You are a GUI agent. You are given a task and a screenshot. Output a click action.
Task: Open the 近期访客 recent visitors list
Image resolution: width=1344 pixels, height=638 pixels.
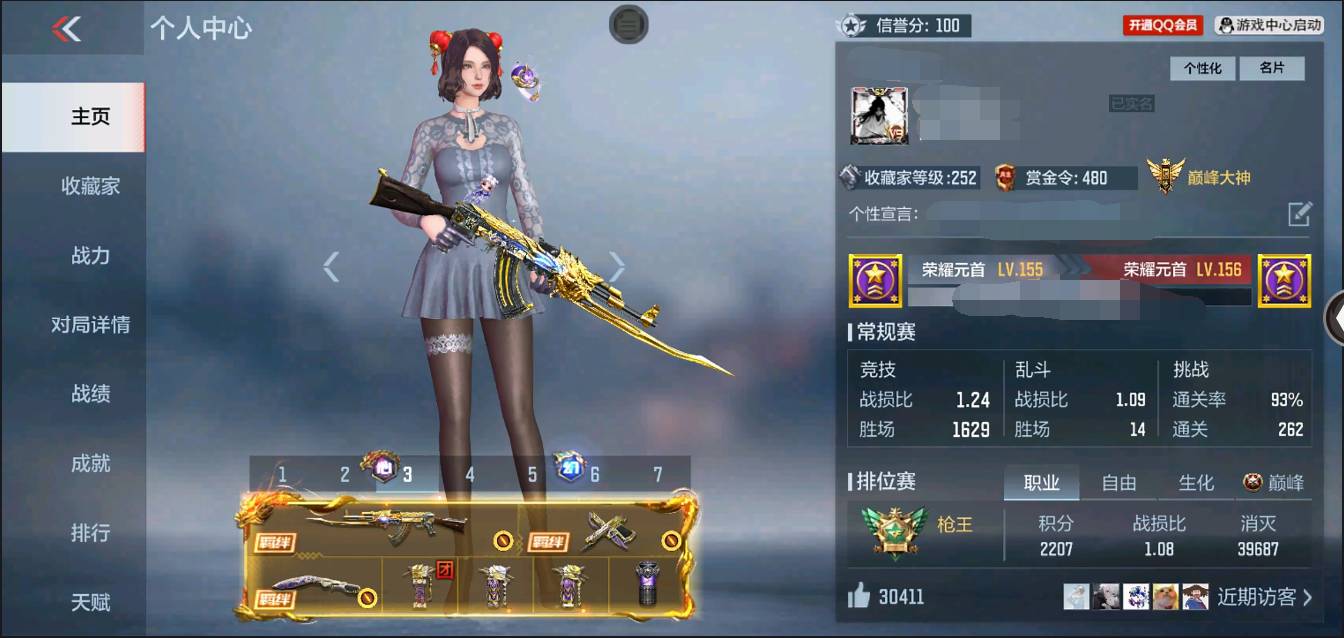point(1264,597)
